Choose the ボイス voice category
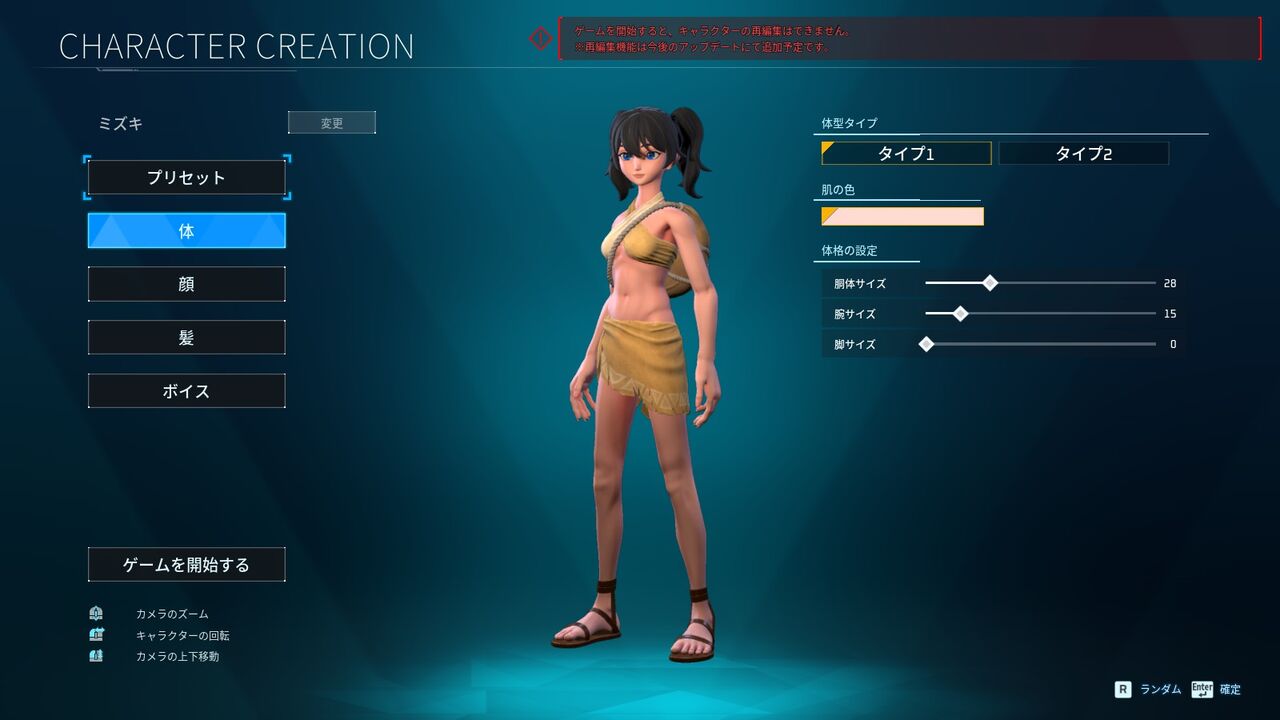 click(x=187, y=391)
